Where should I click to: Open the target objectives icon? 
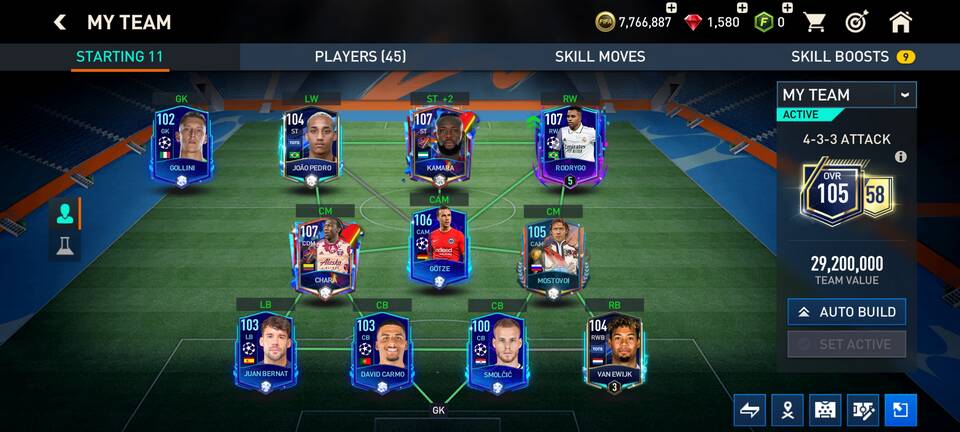pos(857,22)
